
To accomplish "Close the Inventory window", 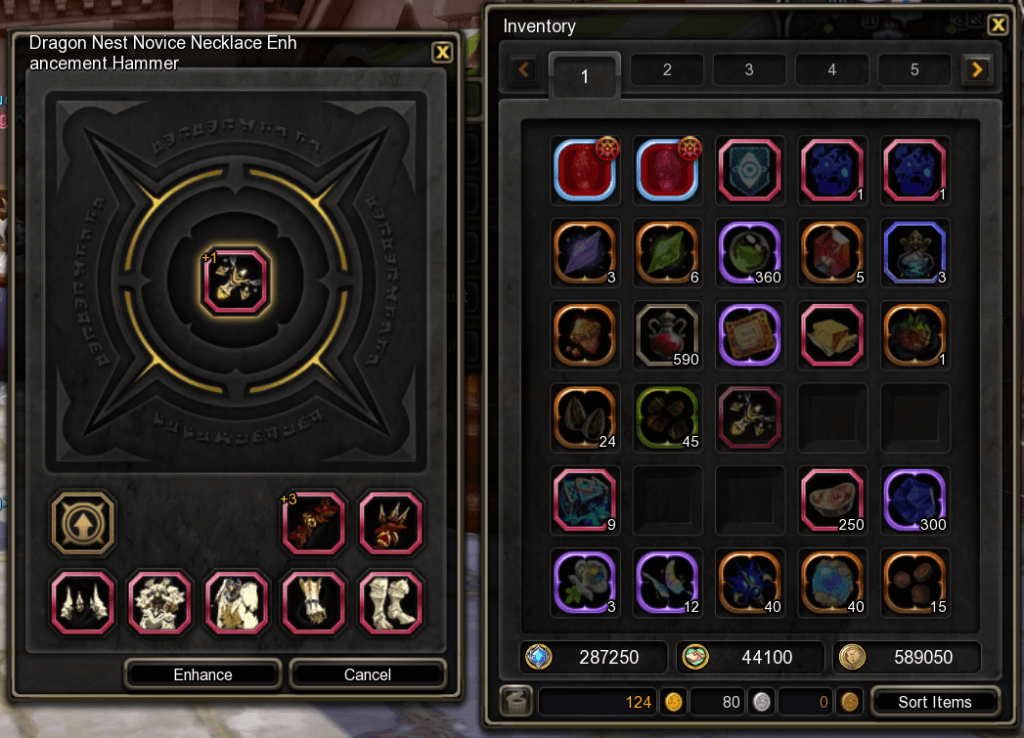I will 997,26.
